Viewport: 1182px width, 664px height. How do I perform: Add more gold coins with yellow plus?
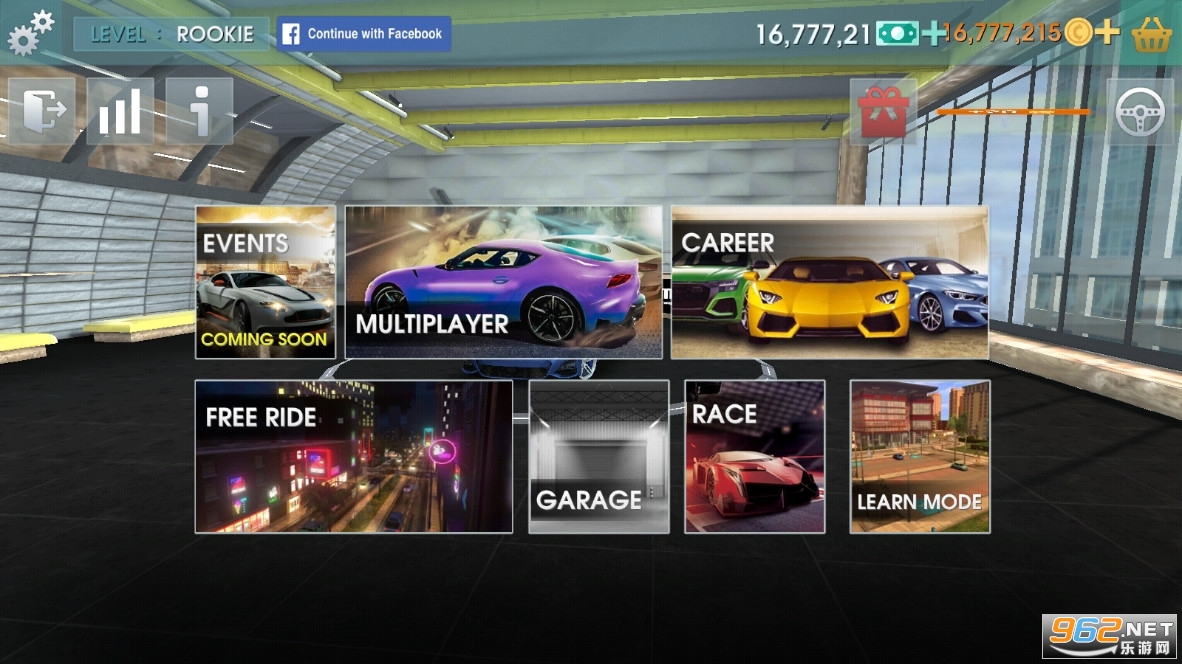(x=1106, y=33)
